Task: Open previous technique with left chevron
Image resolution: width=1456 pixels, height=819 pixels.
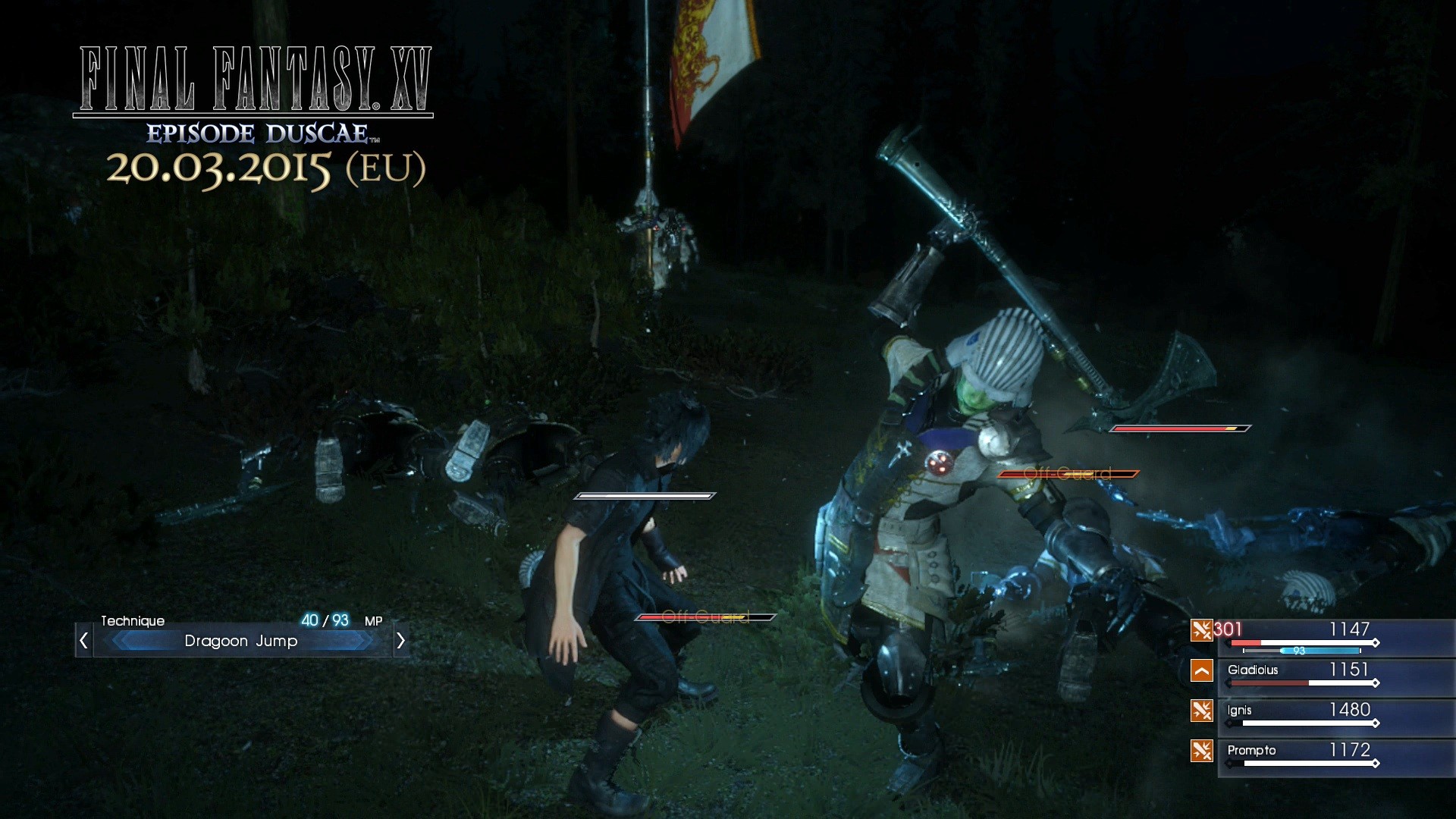Action: pyautogui.click(x=83, y=641)
